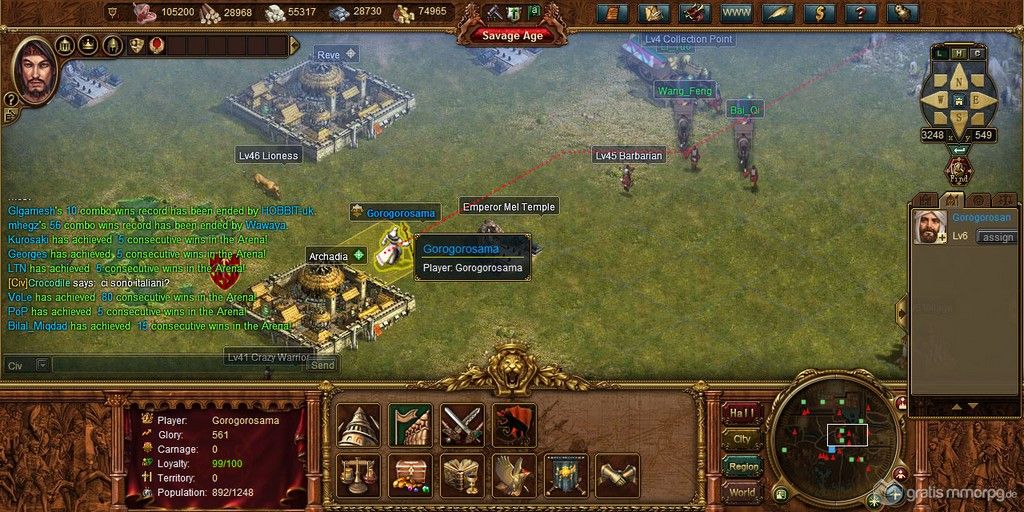
Task: Open the handshake alliance icon
Action: point(617,474)
